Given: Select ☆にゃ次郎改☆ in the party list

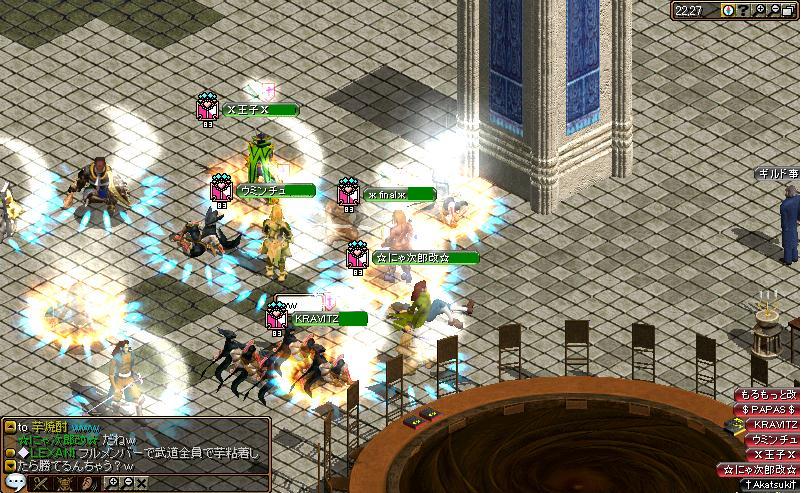Looking at the screenshot, I should point(761,469).
